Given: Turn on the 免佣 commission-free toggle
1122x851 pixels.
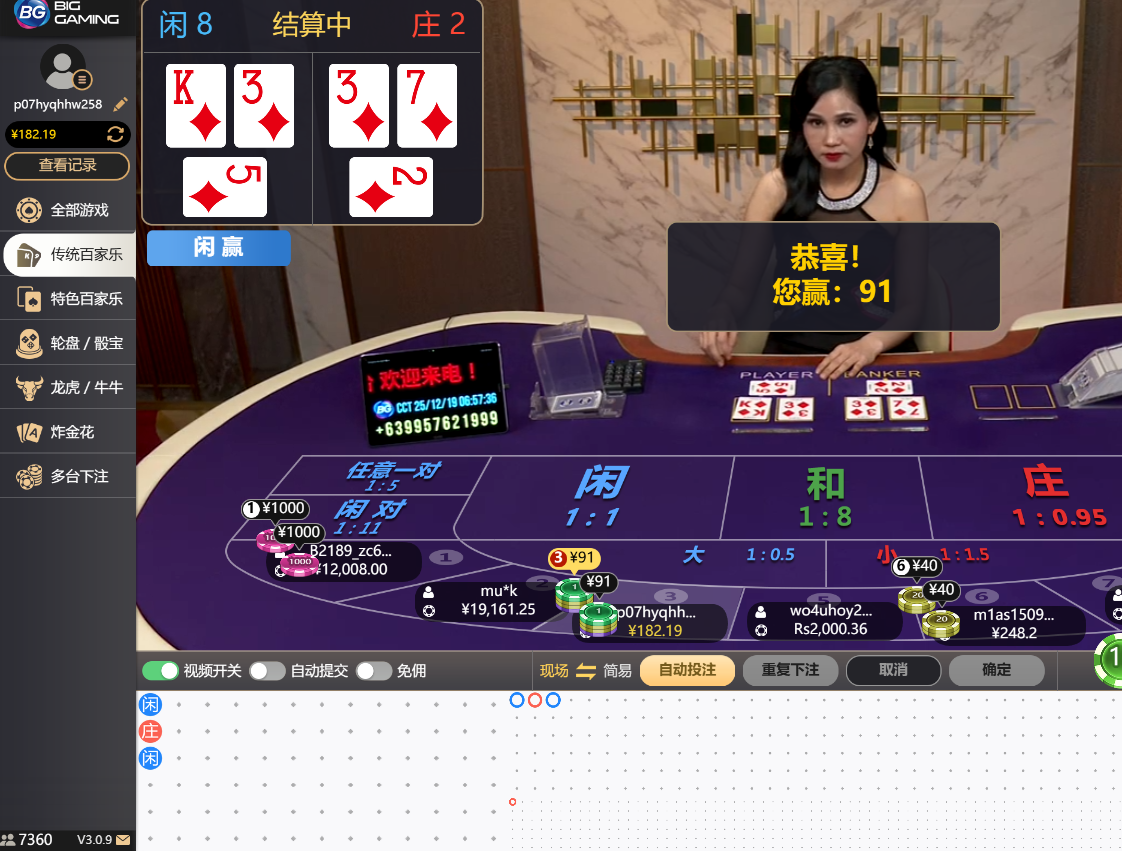Looking at the screenshot, I should coord(373,670).
